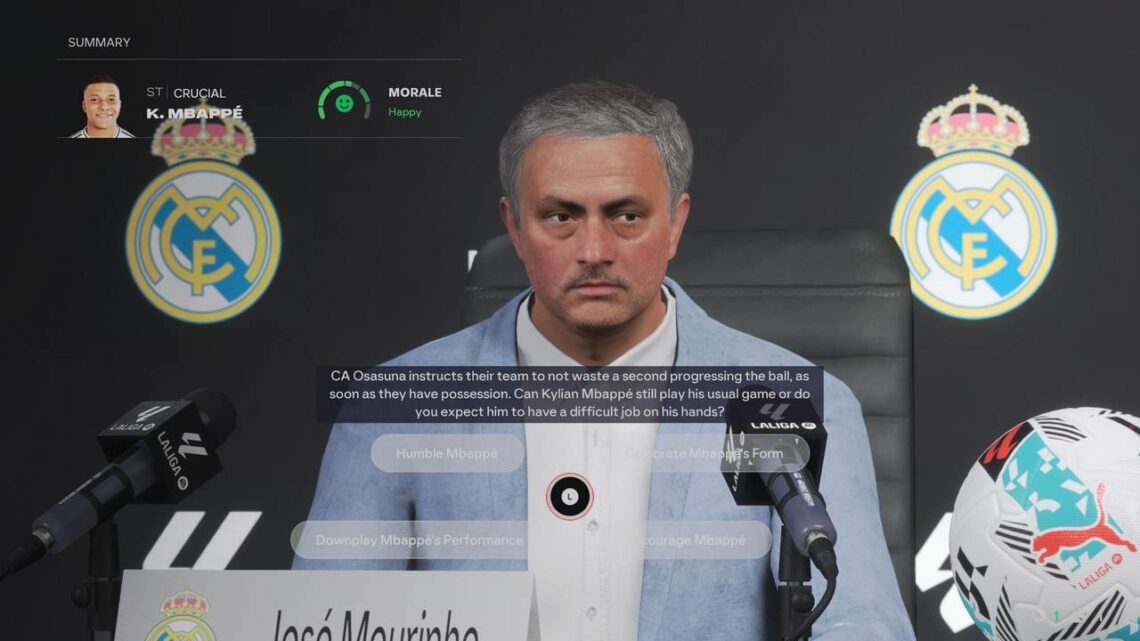The height and width of the screenshot is (641, 1140).
Task: Click K. Mbappé player portrait in summary
Action: click(x=101, y=106)
